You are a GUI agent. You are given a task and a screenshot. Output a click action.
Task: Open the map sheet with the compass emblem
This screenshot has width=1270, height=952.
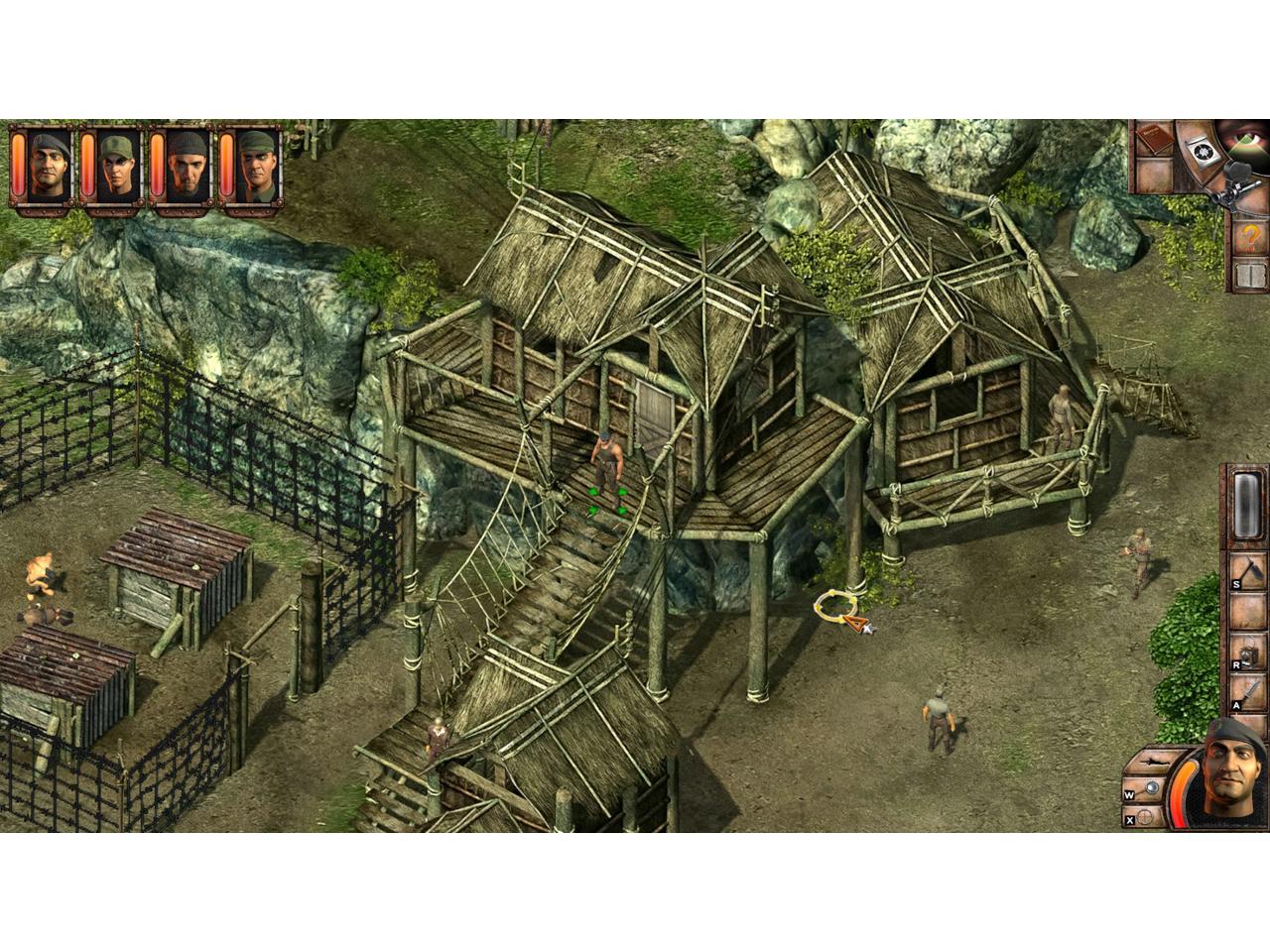coord(1202,147)
